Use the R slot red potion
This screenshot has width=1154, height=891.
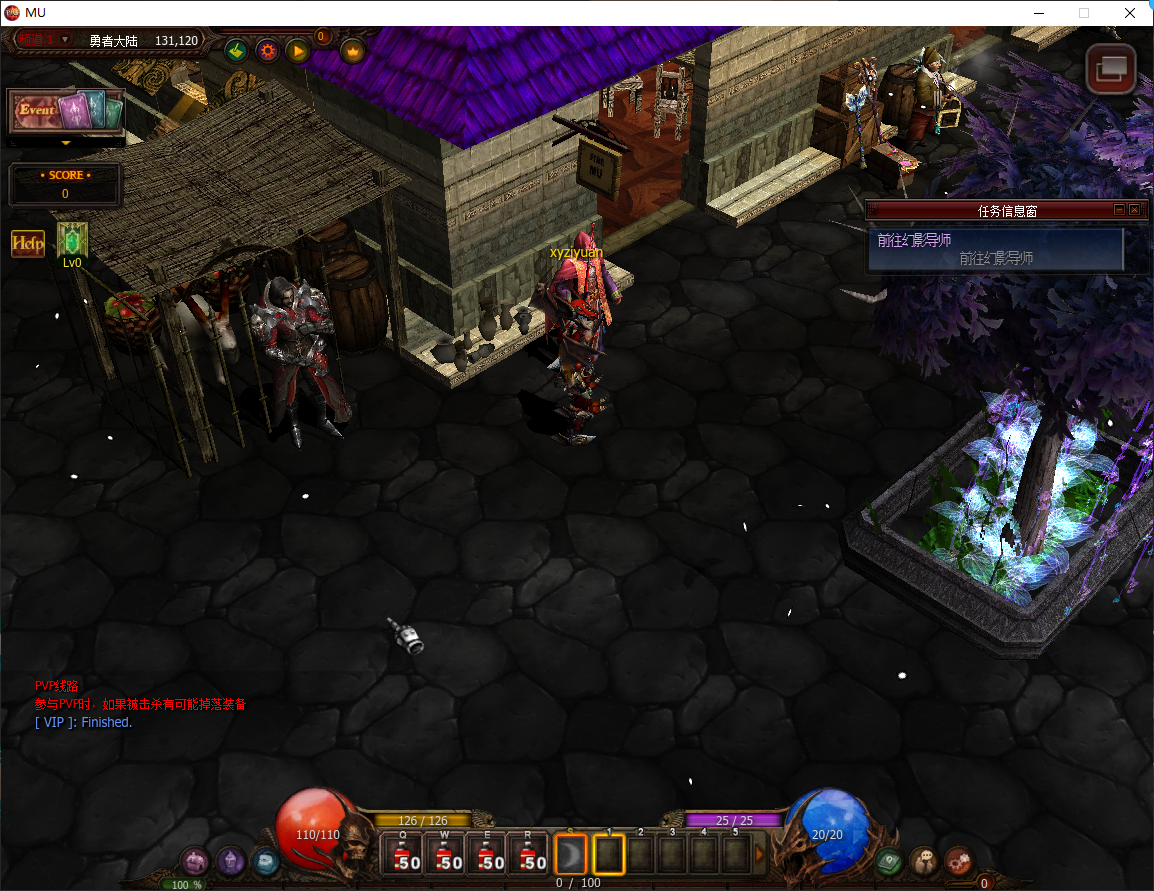(x=530, y=855)
